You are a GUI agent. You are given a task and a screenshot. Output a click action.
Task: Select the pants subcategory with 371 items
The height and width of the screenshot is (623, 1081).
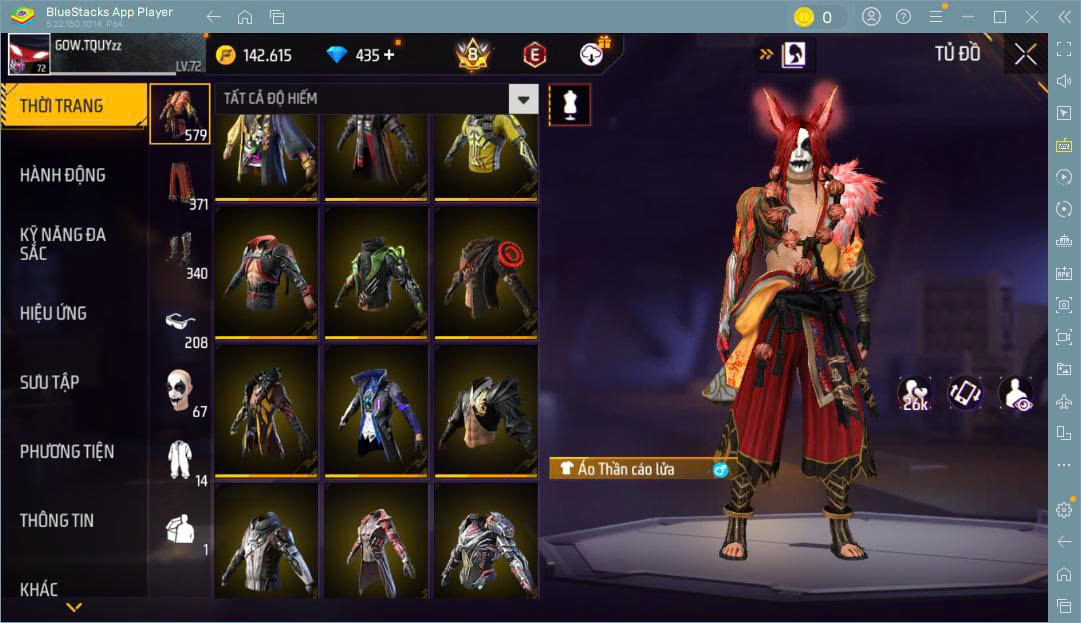[181, 185]
